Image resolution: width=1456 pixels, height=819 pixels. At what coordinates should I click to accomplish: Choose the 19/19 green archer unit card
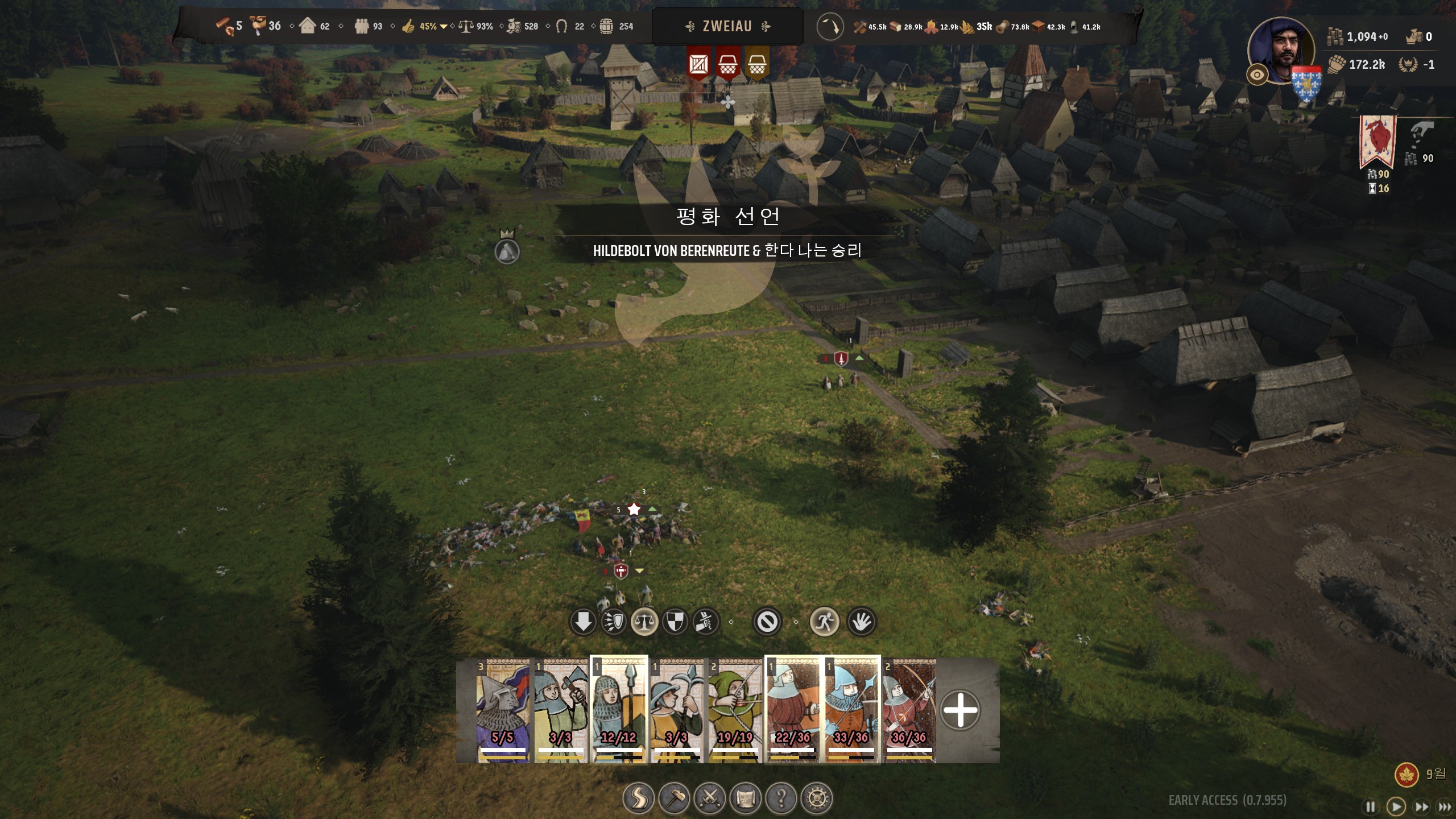[x=735, y=711]
